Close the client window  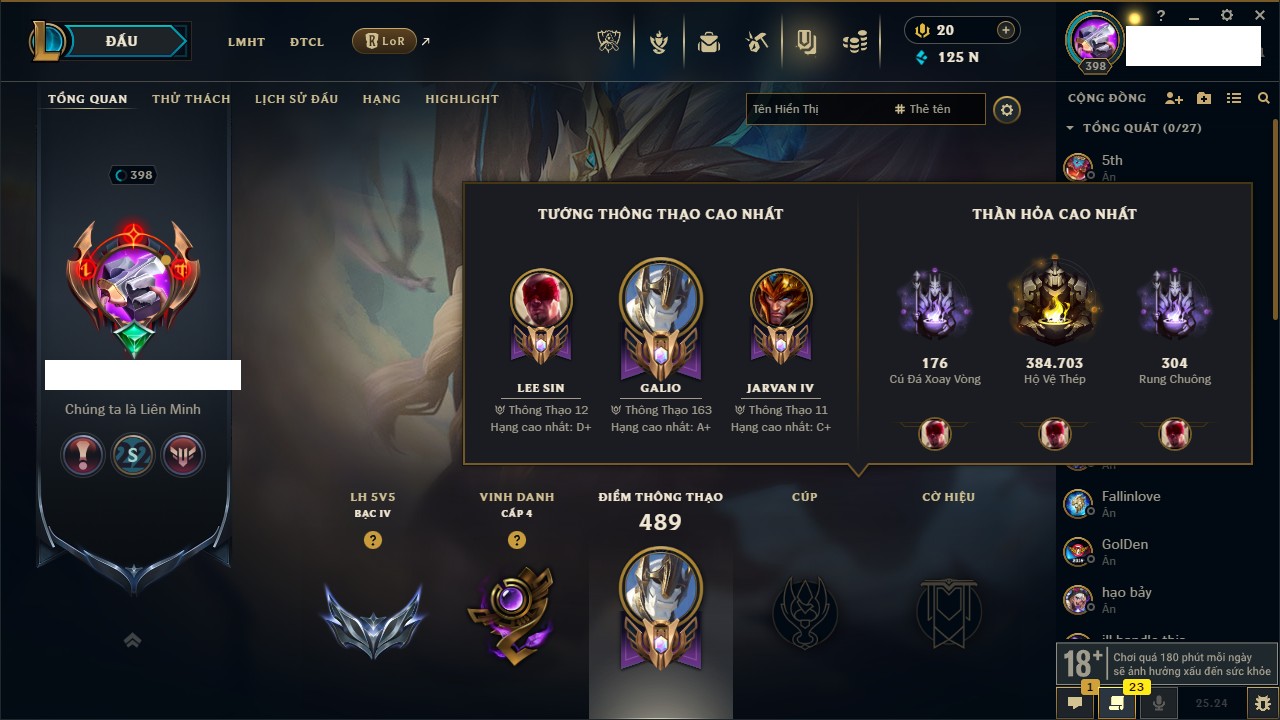click(x=1257, y=16)
